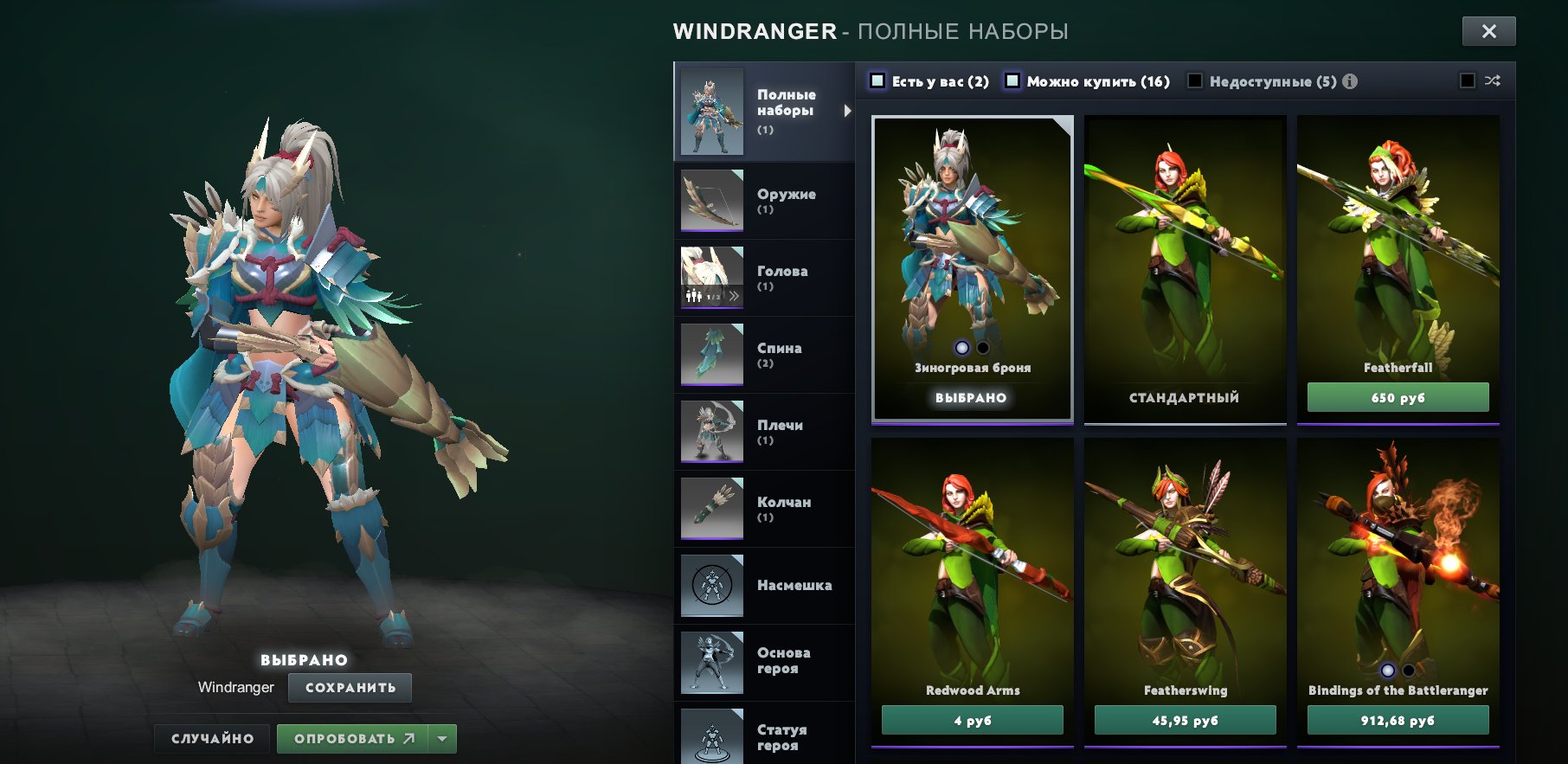
Task: Buy Featherswing set for 45,95 руб
Action: (1185, 720)
